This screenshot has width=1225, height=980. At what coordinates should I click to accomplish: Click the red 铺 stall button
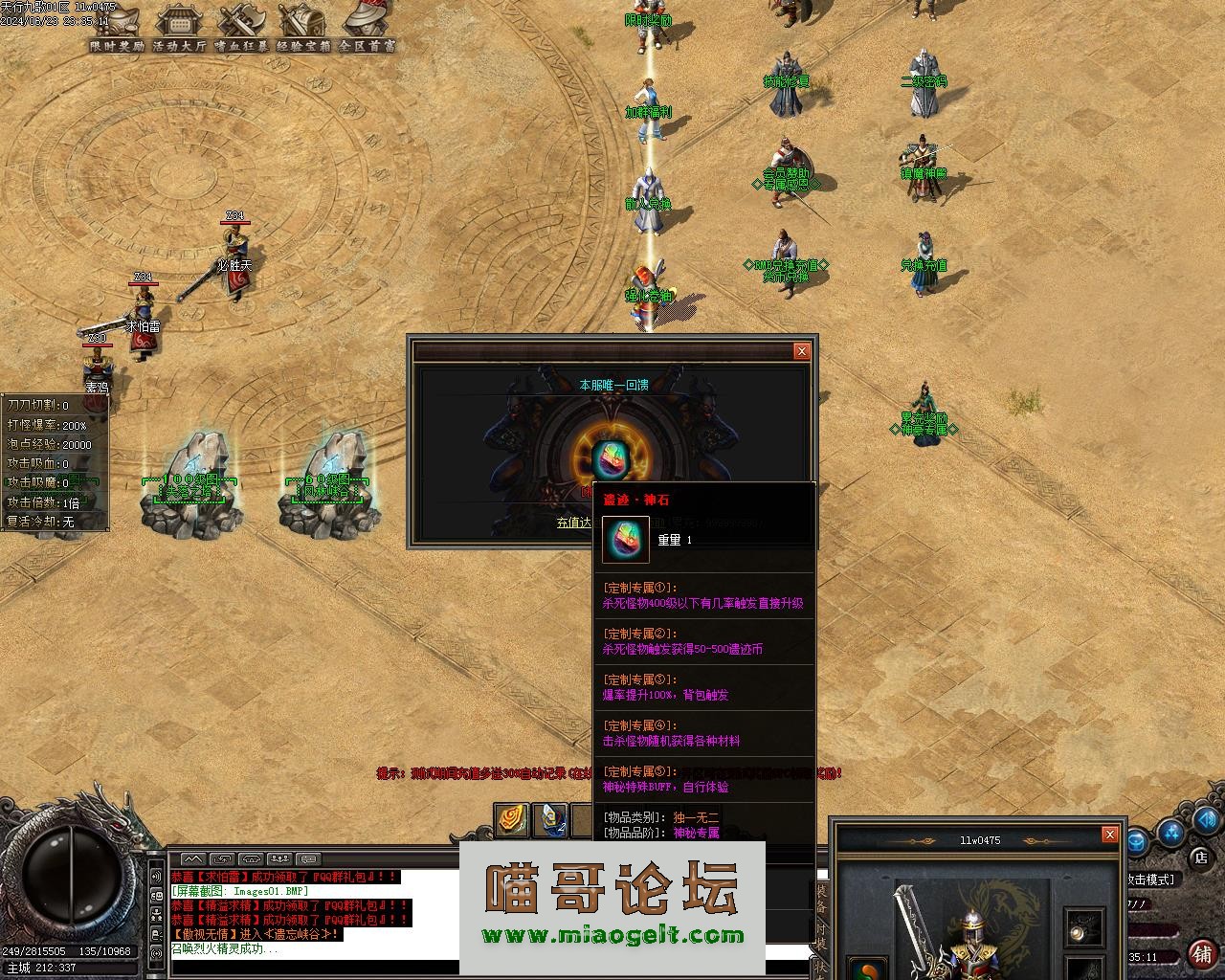pyautogui.click(x=1202, y=953)
